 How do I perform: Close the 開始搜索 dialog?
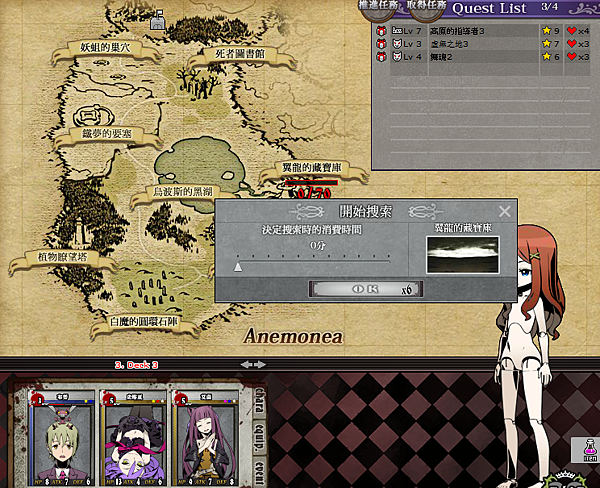tap(504, 212)
